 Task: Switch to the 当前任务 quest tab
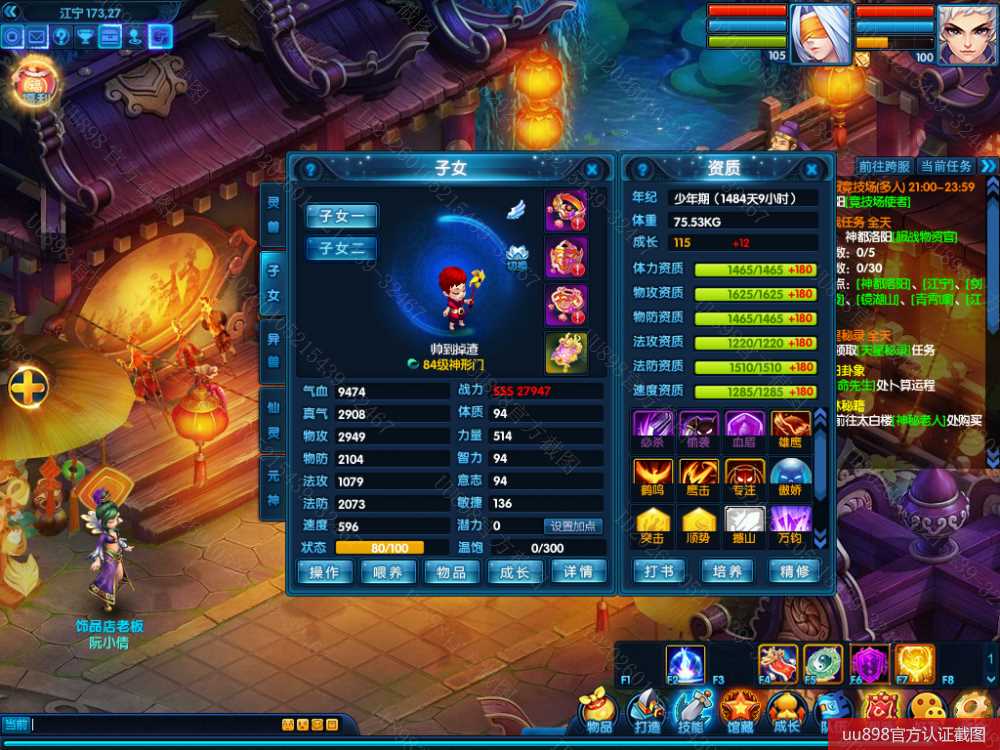click(x=946, y=166)
